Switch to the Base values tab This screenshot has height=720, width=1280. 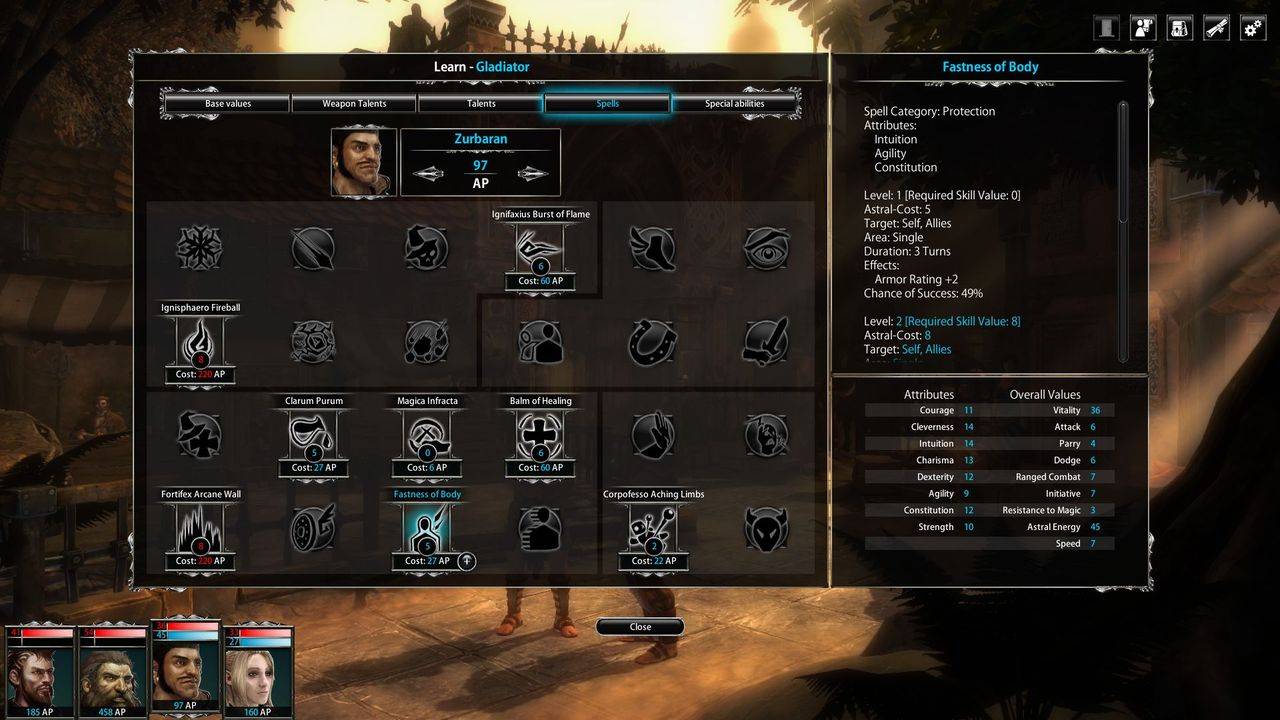(x=228, y=104)
